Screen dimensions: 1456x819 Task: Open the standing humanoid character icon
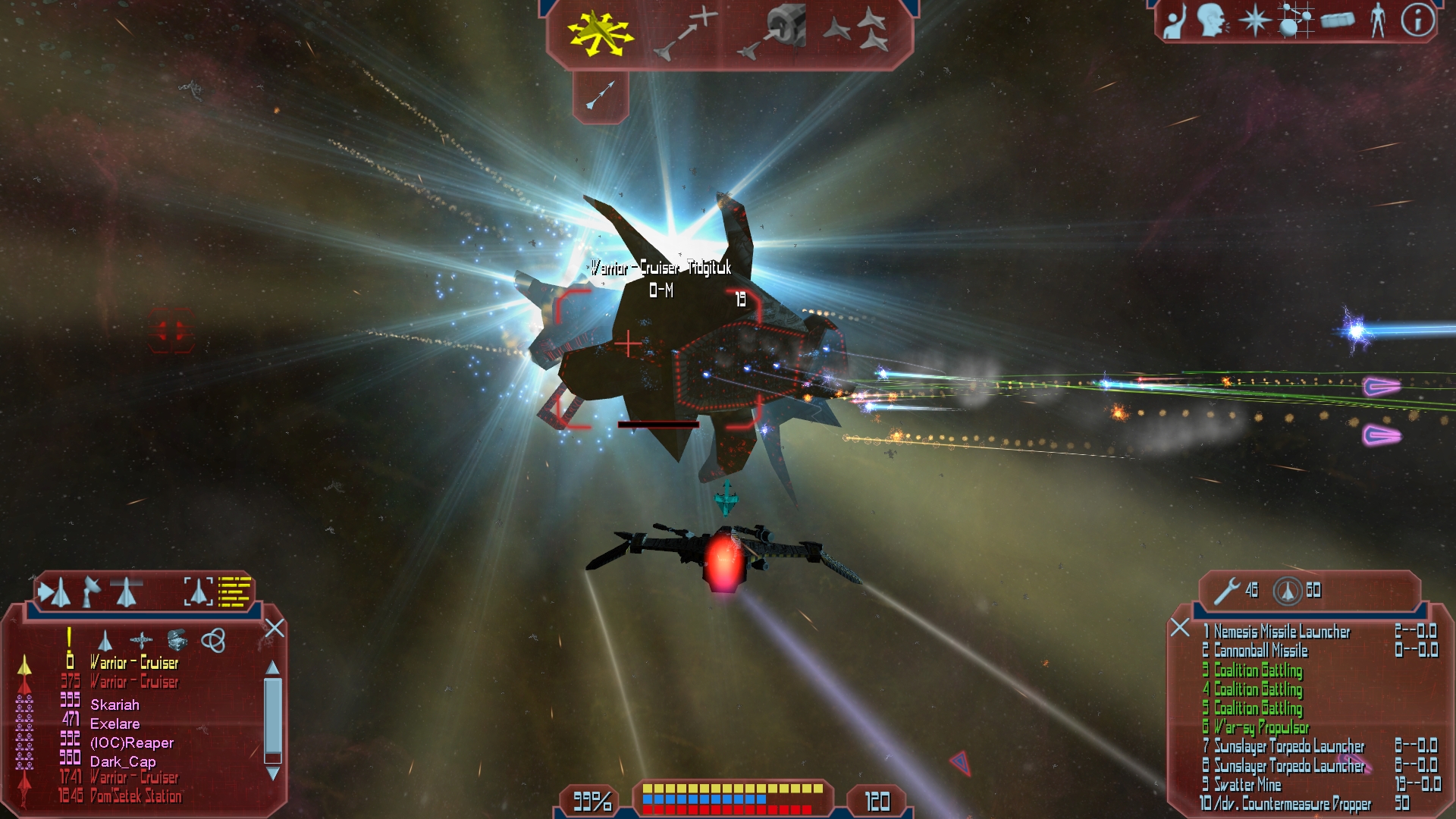[1378, 20]
